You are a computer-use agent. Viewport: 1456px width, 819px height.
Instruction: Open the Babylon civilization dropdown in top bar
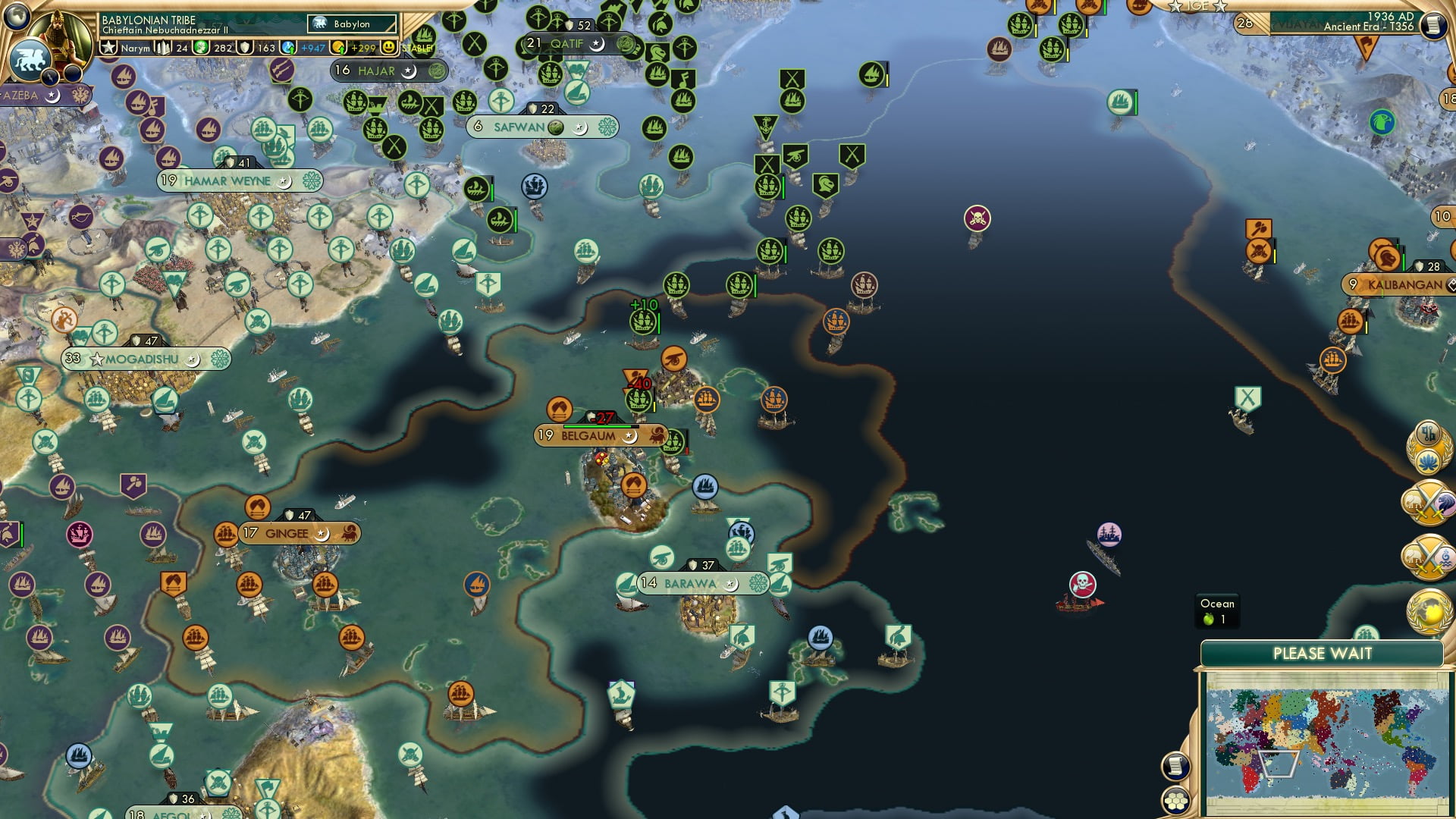tap(353, 24)
